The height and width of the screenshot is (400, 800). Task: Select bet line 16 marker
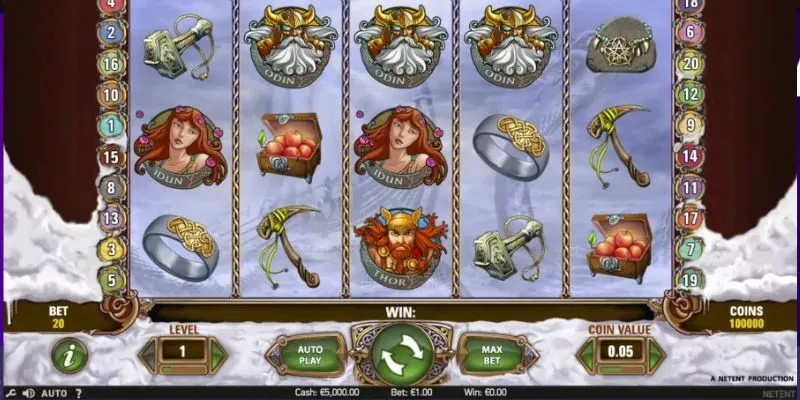[112, 64]
